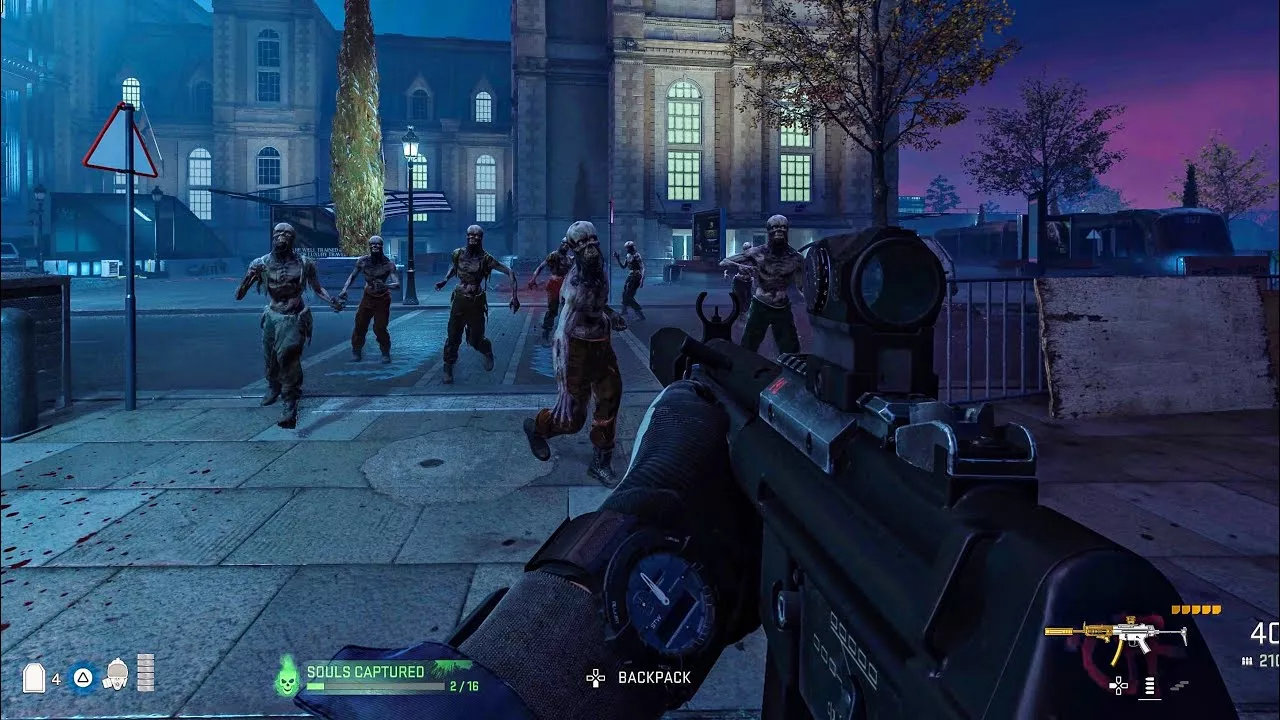Open the Souls Captured objective tracker
The width and height of the screenshot is (1280, 720).
pyautogui.click(x=378, y=677)
